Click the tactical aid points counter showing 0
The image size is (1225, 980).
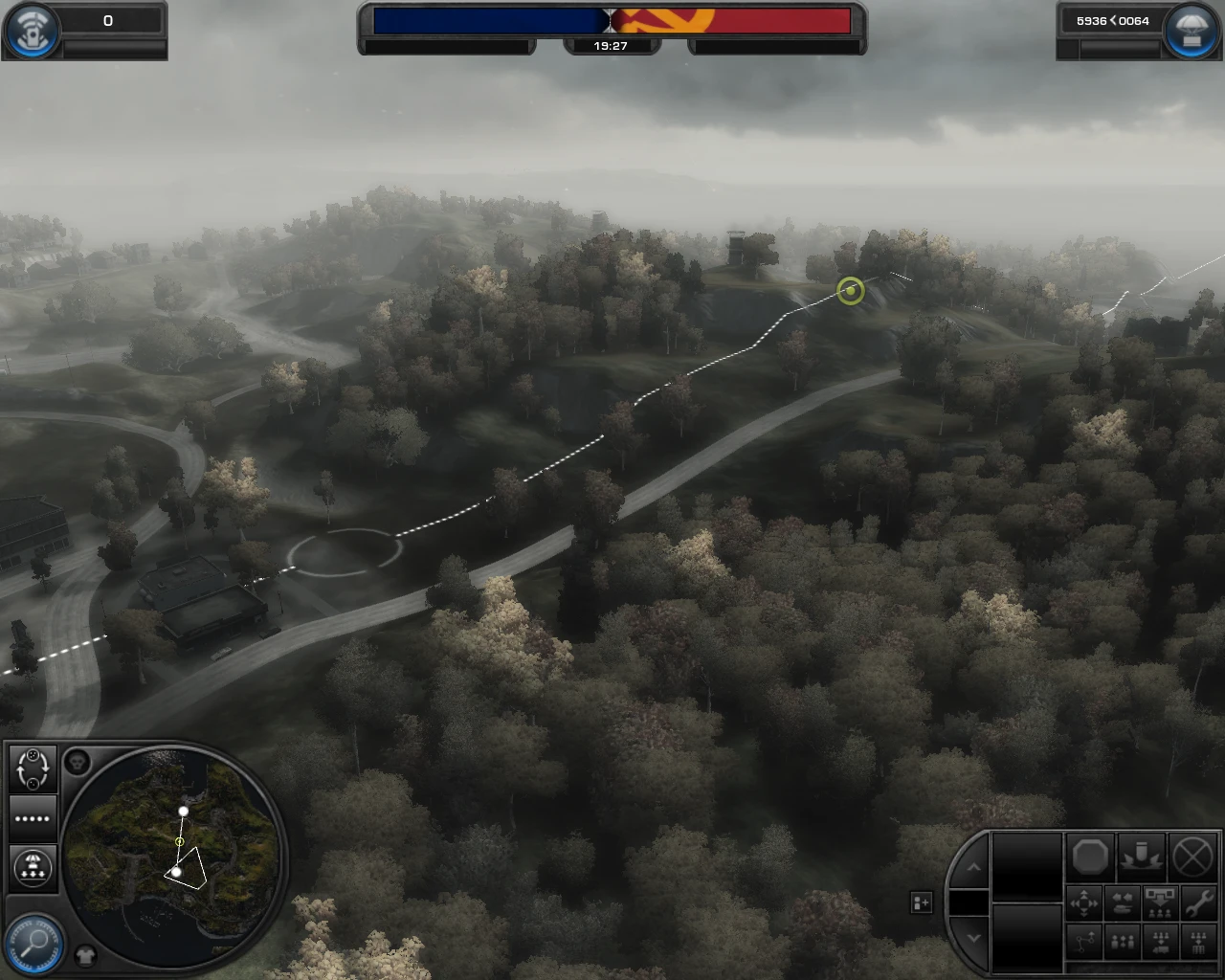coord(107,20)
